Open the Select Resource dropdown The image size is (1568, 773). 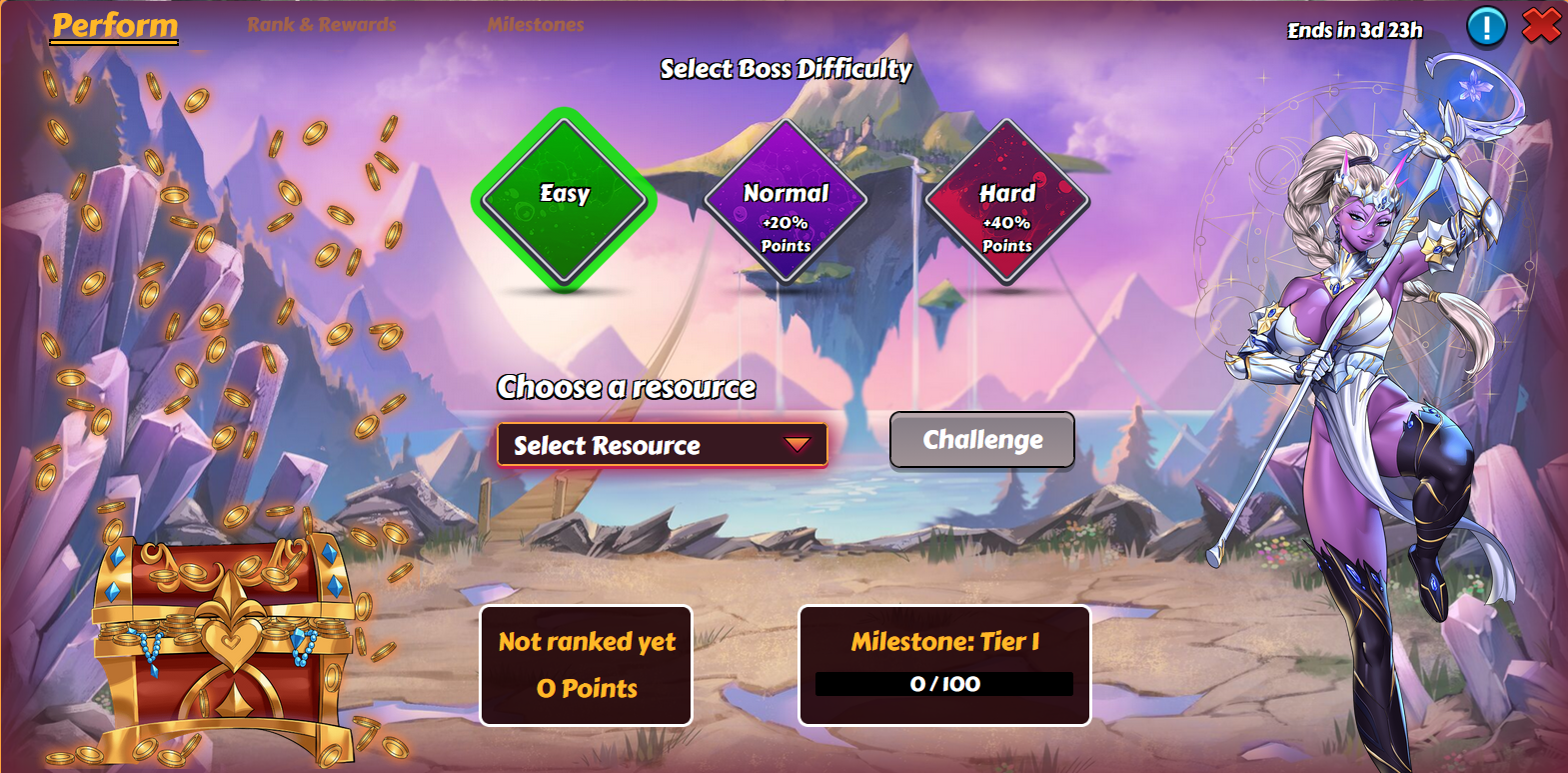[x=662, y=445]
